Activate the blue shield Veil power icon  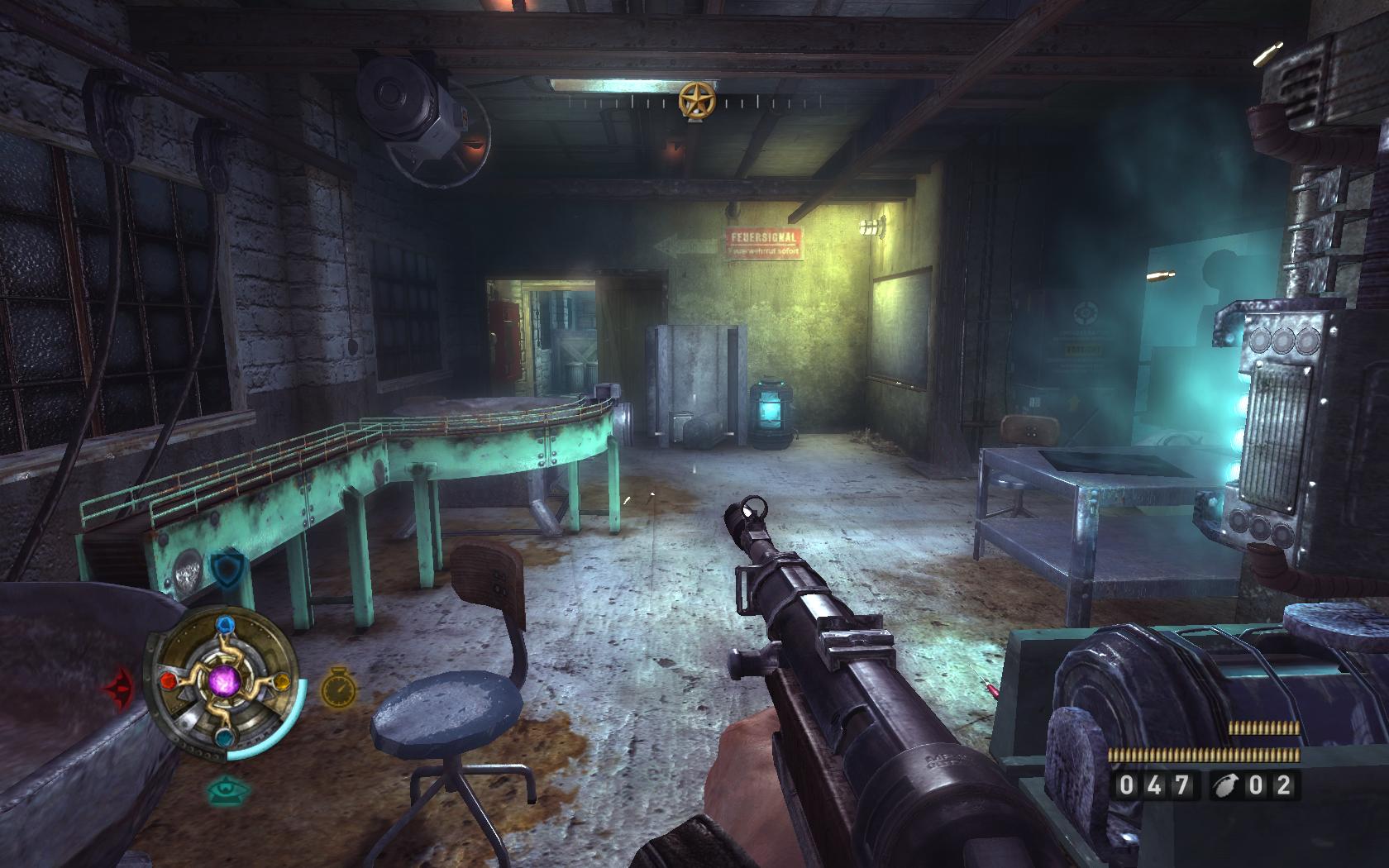click(224, 568)
